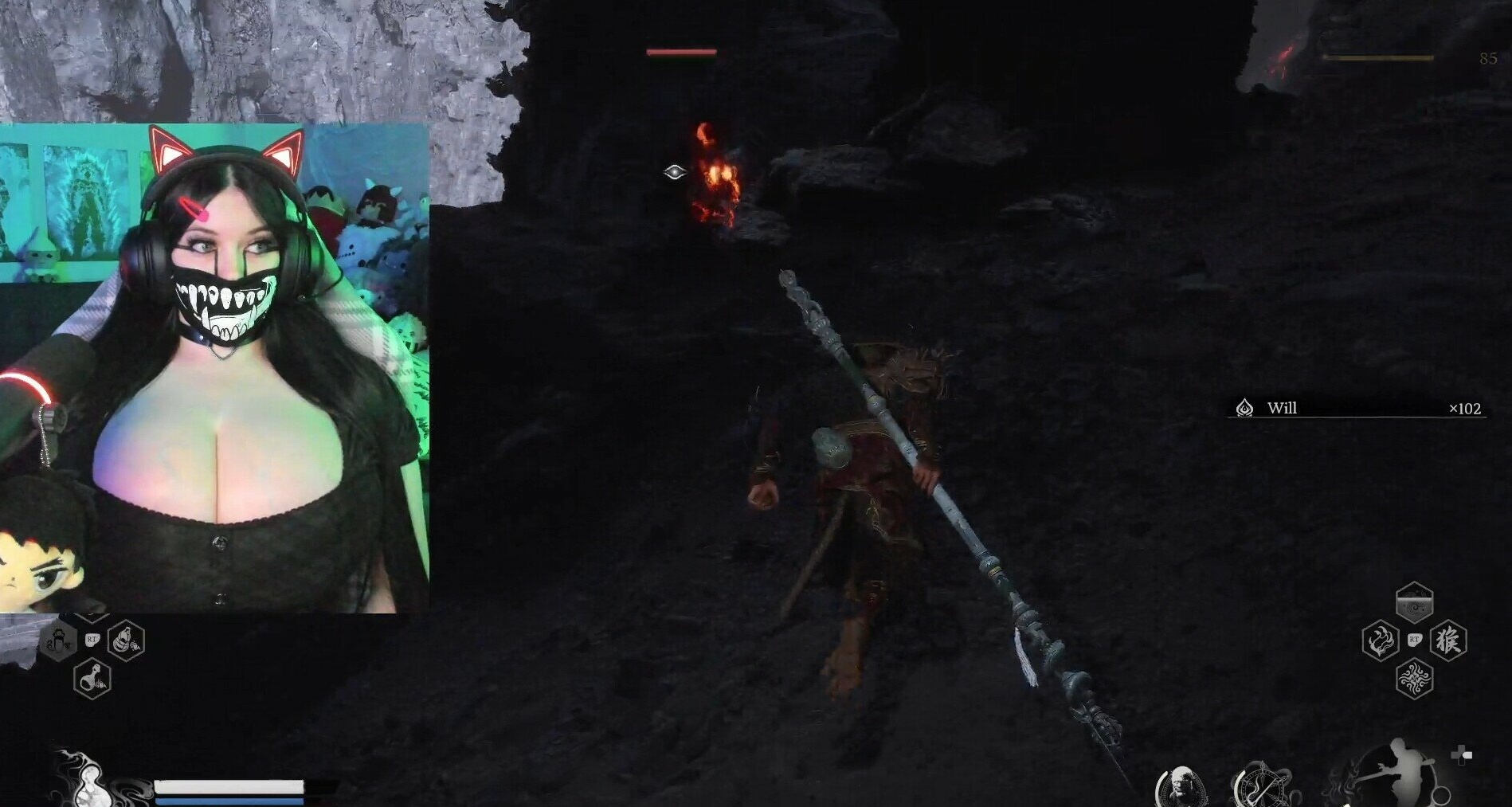Activate the old man head spirit skill
The width and height of the screenshot is (1512, 807).
pos(1180,788)
